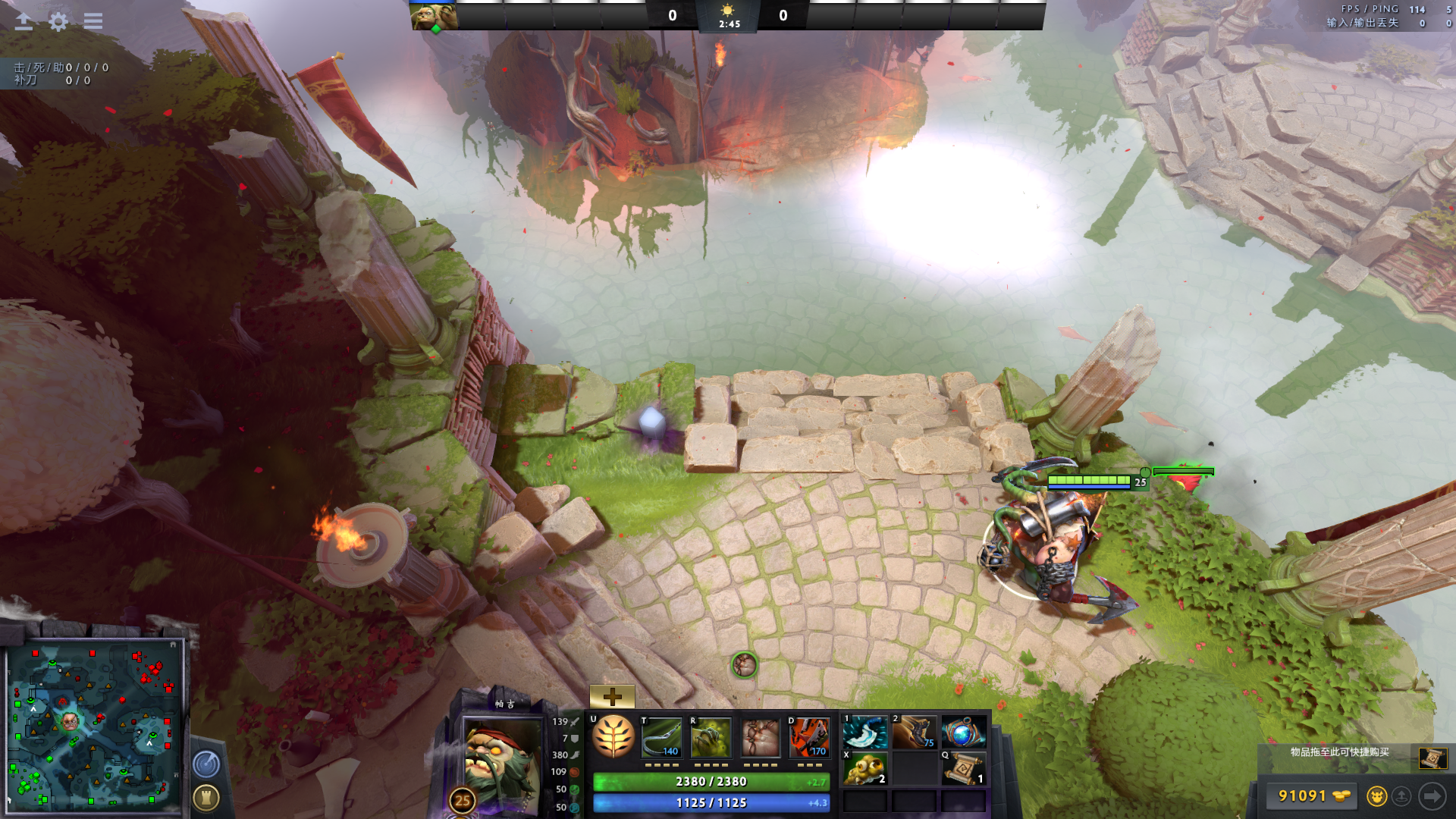Screen dimensions: 1456x819
Task: Select the boots item with 75 mana cost
Action: [915, 733]
